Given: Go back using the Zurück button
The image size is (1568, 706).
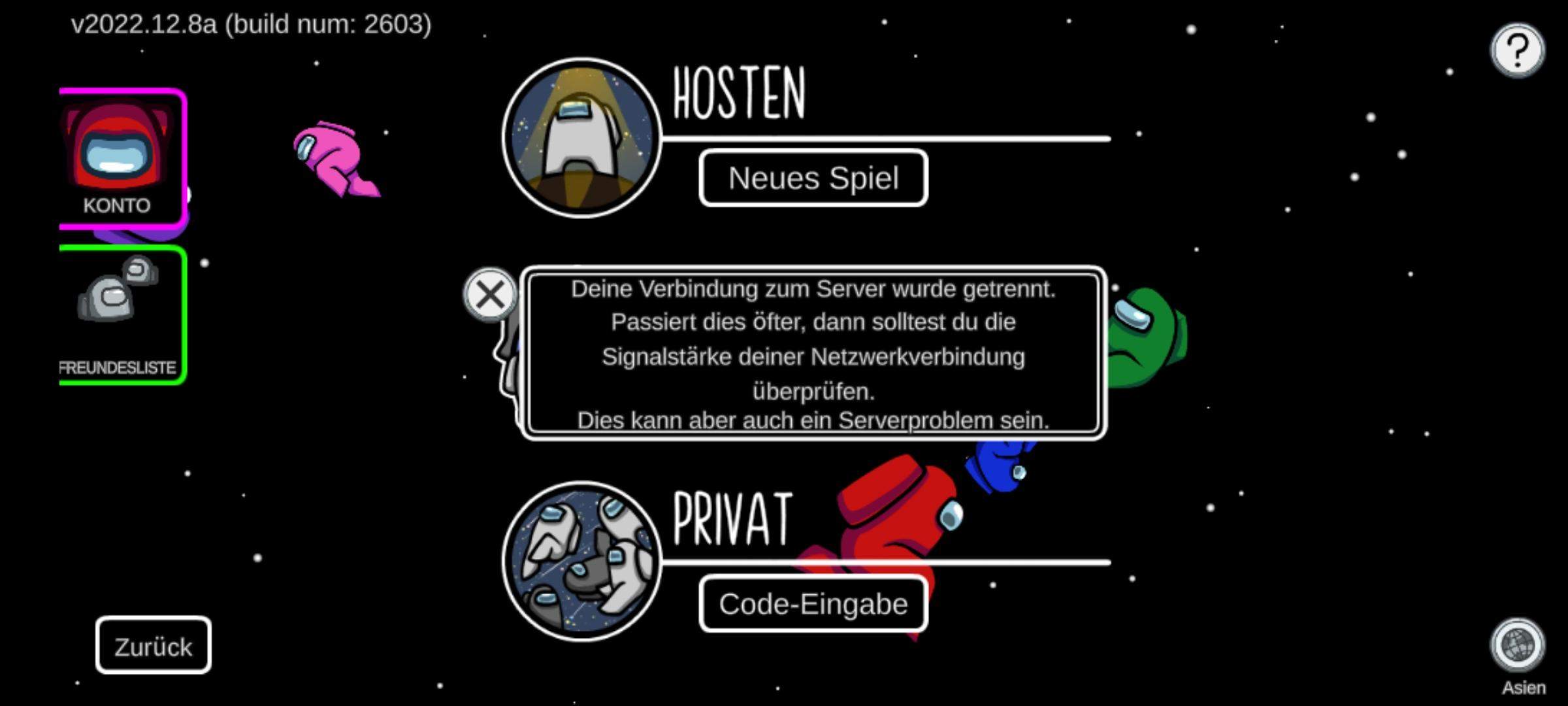Looking at the screenshot, I should click(152, 646).
